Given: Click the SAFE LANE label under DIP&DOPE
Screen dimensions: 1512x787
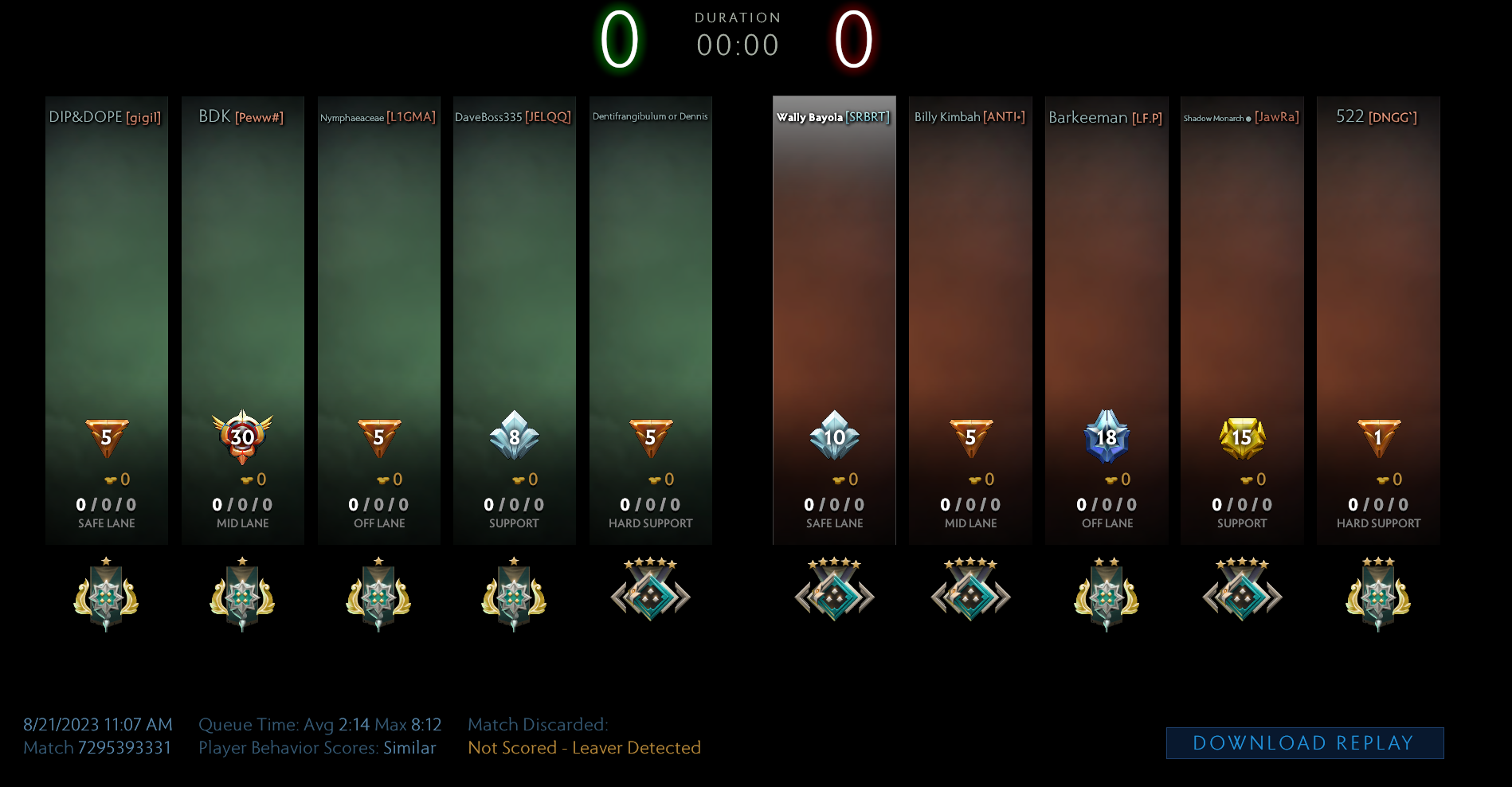Looking at the screenshot, I should point(106,523).
